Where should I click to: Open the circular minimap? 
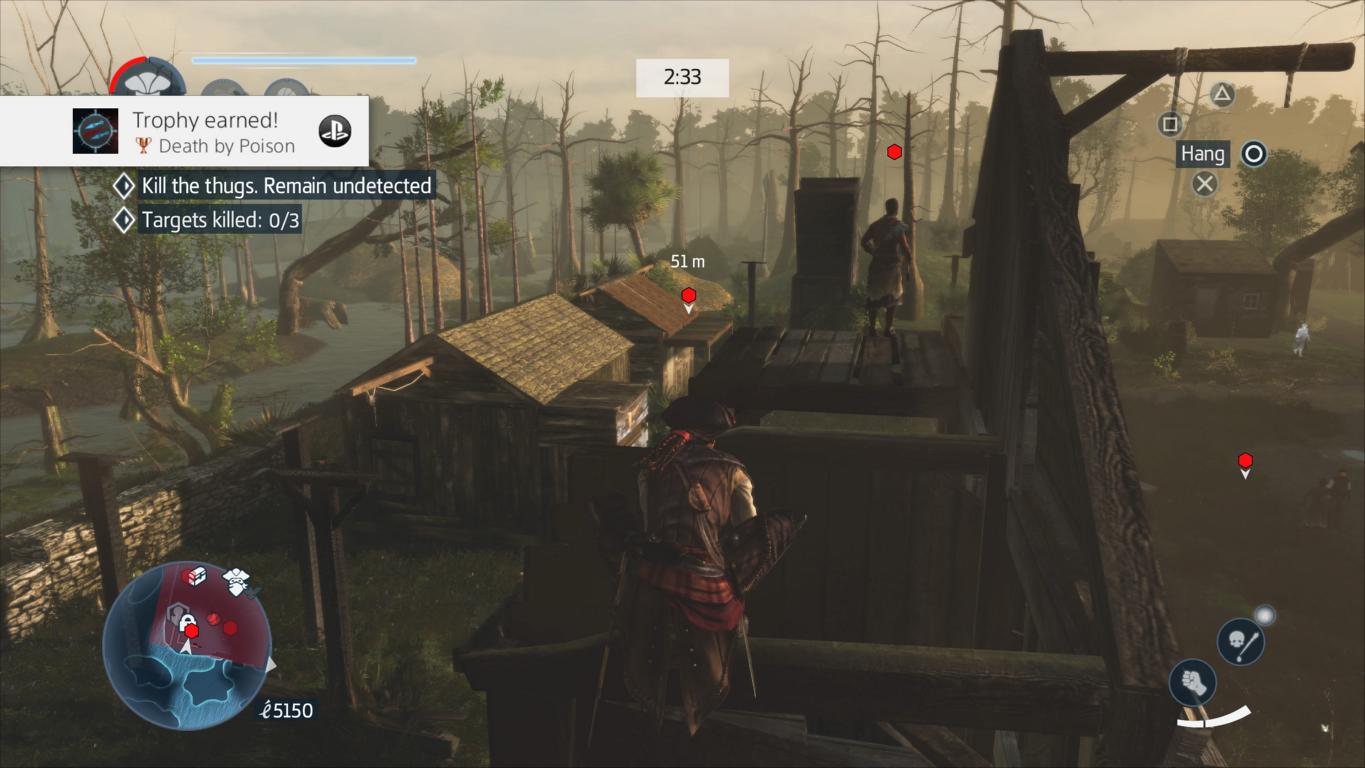click(x=187, y=643)
